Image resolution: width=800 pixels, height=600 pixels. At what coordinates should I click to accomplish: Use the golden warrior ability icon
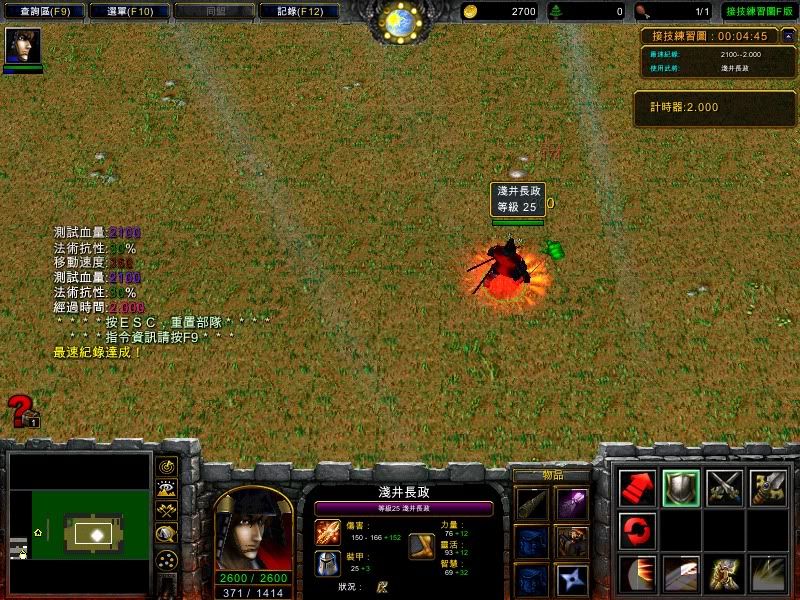coord(725,574)
